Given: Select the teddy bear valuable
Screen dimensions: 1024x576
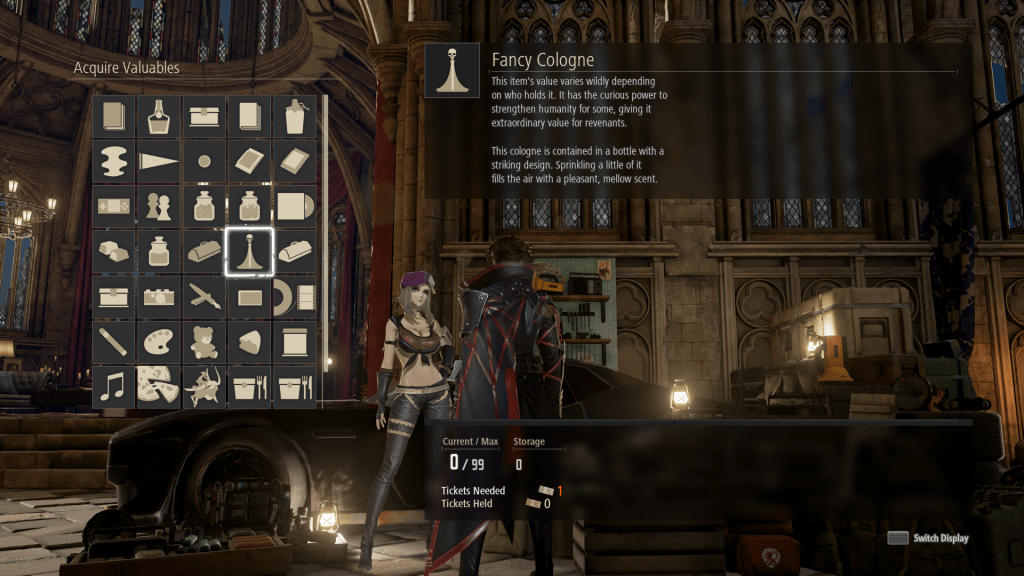Looking at the screenshot, I should 204,341.
